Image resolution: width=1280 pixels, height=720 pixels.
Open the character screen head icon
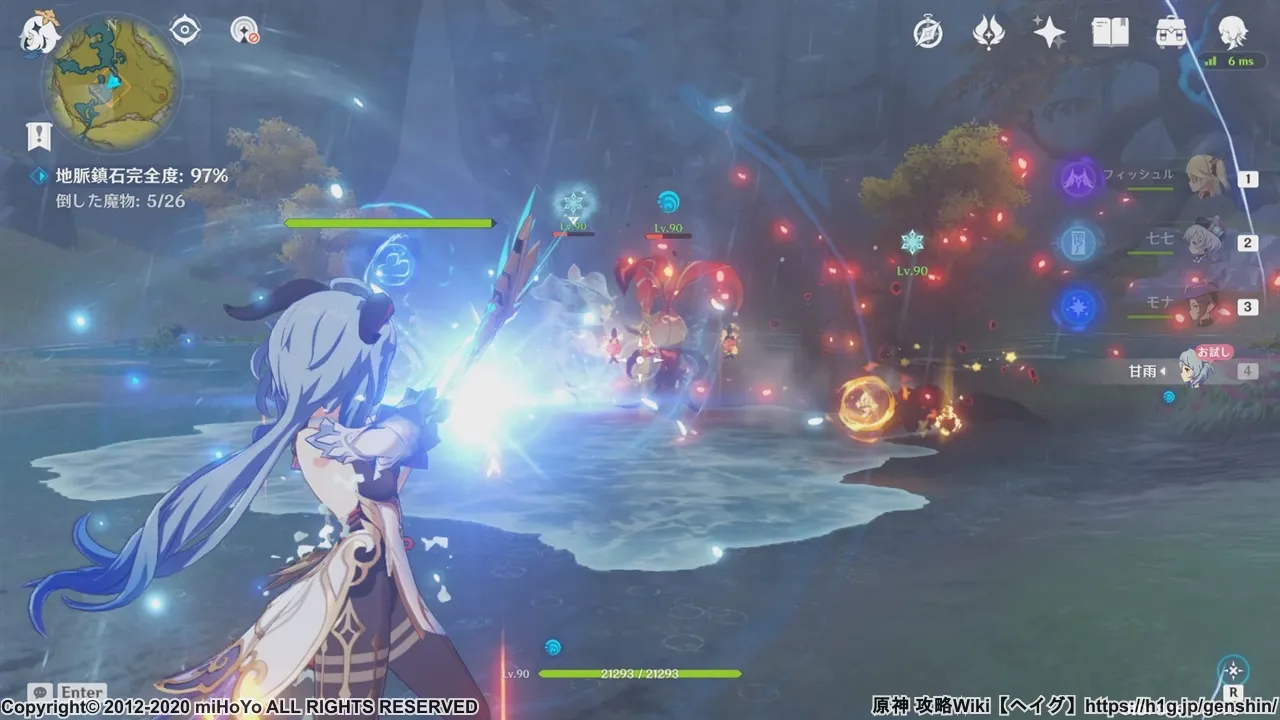(x=1232, y=31)
